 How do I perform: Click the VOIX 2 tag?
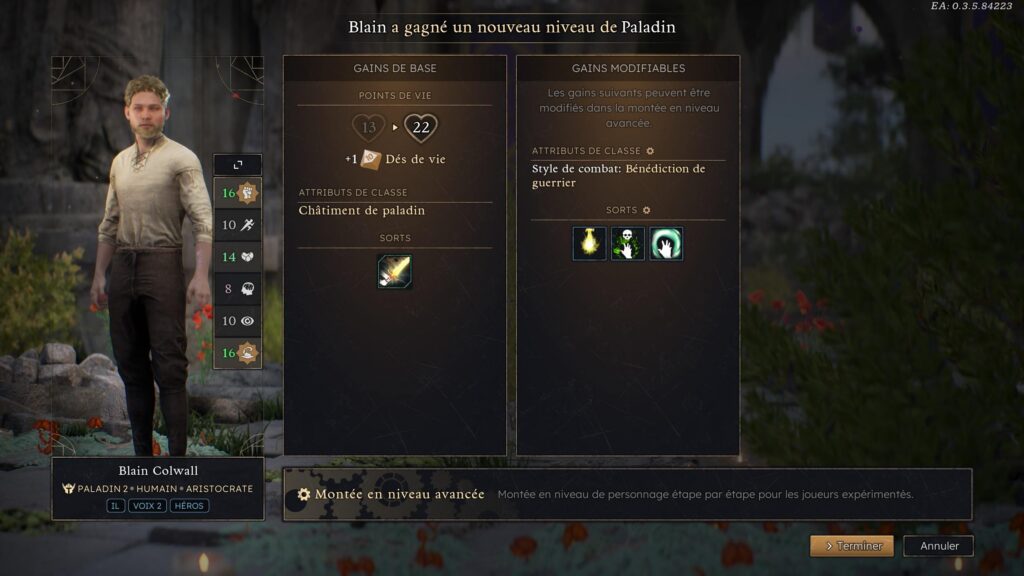148,506
